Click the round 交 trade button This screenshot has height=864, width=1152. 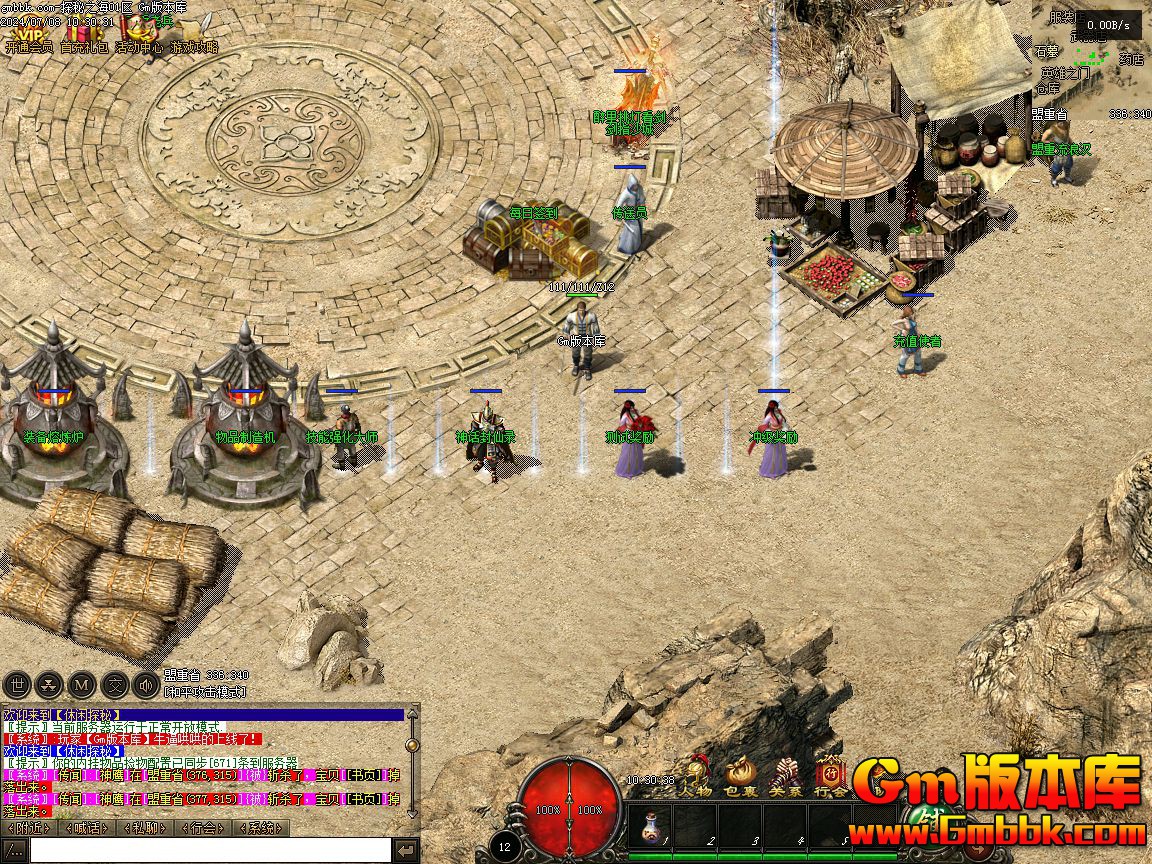click(115, 685)
